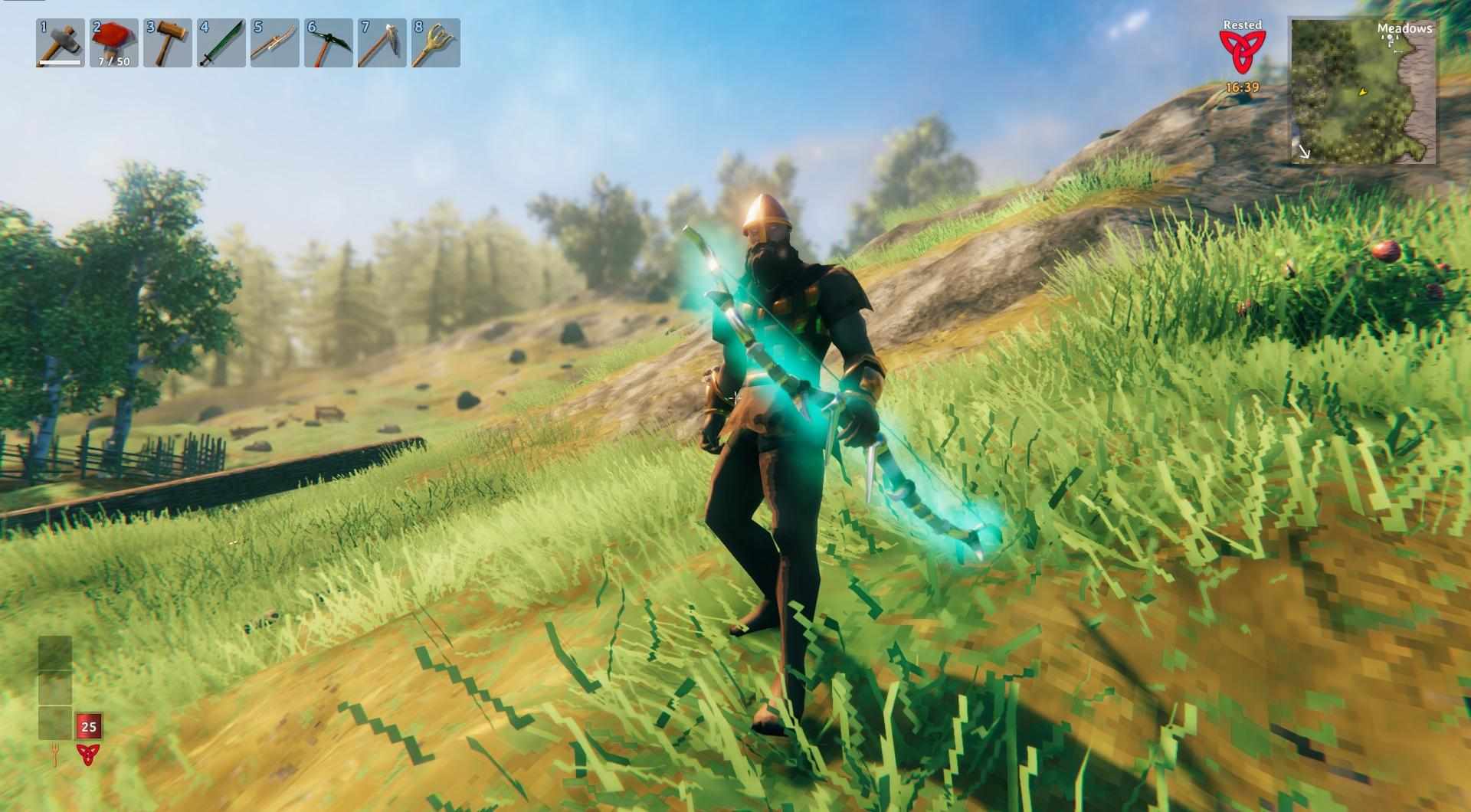Select the stone-headed hammer in slot 1
1471x812 pixels.
pos(60,43)
